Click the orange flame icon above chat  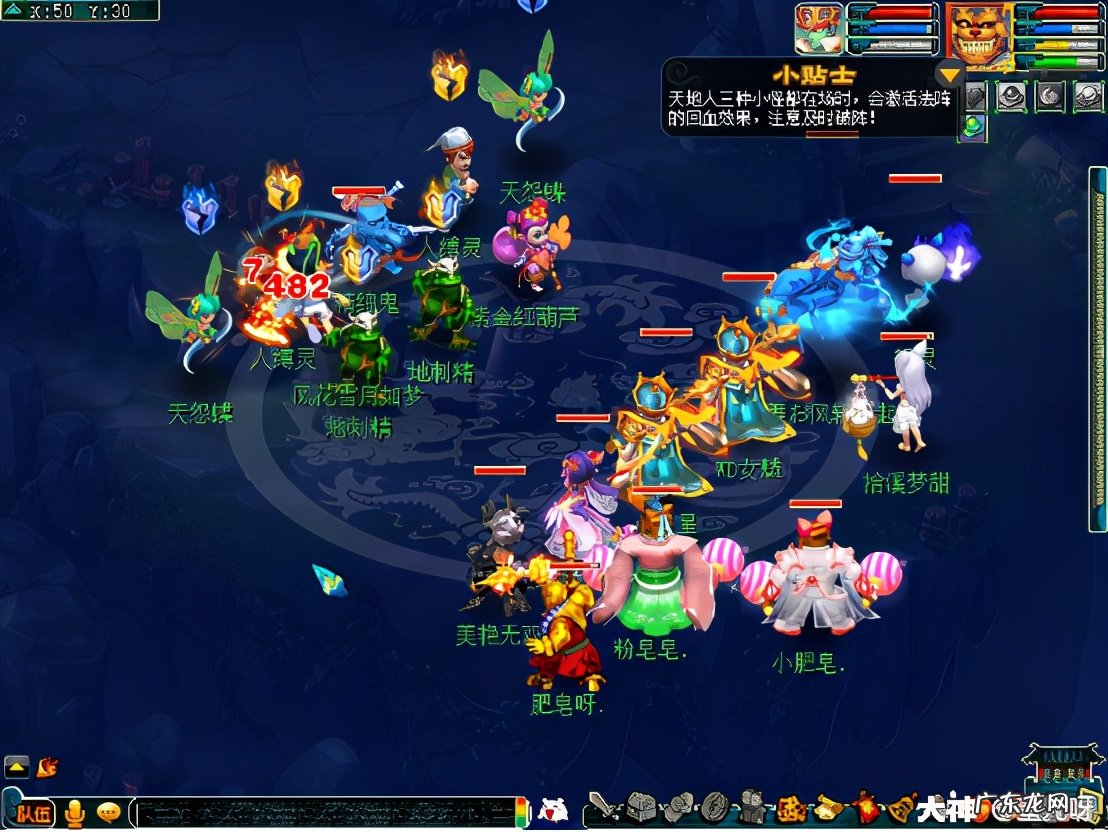(x=46, y=767)
